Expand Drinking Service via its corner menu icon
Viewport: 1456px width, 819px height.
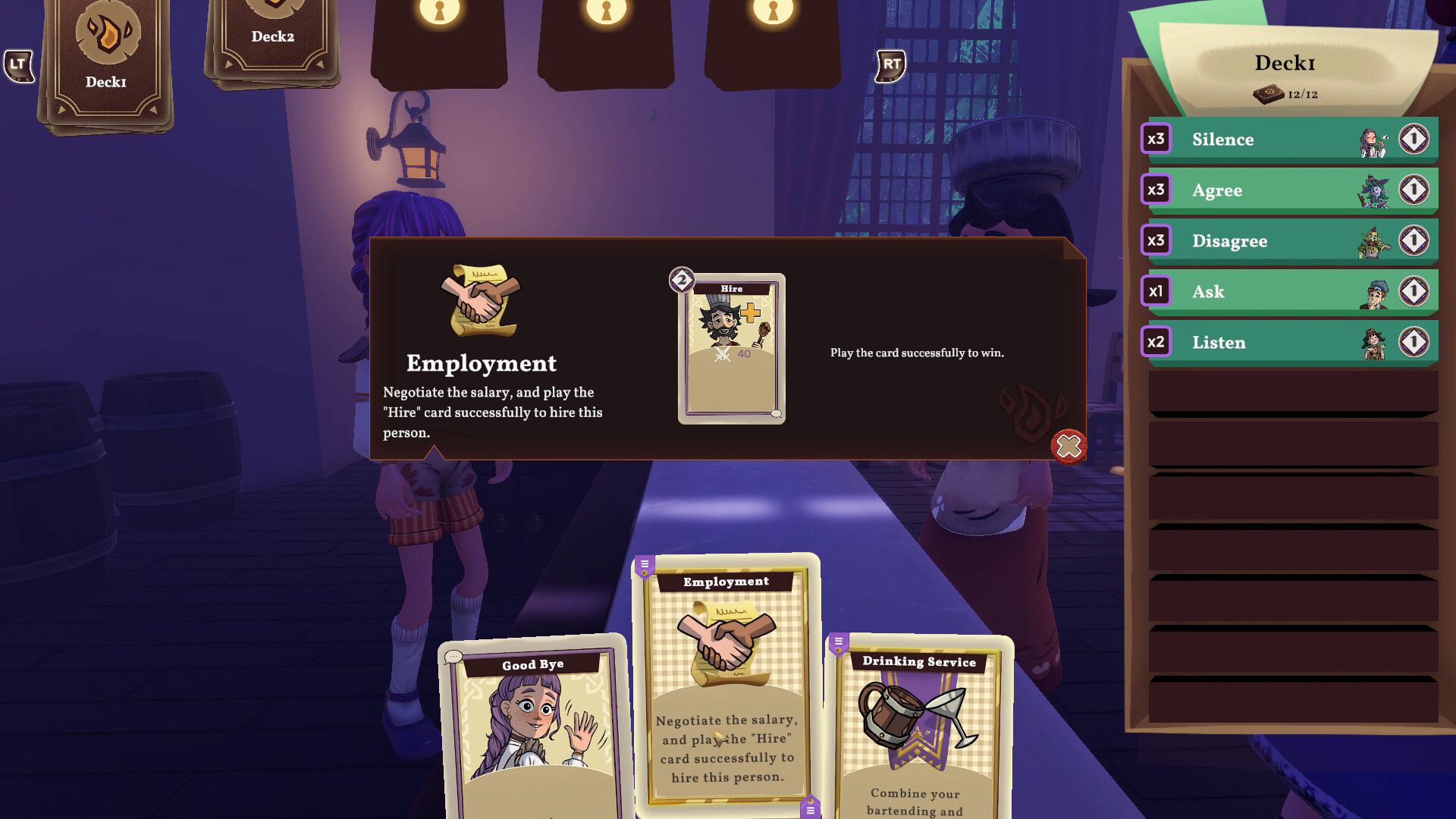[838, 642]
